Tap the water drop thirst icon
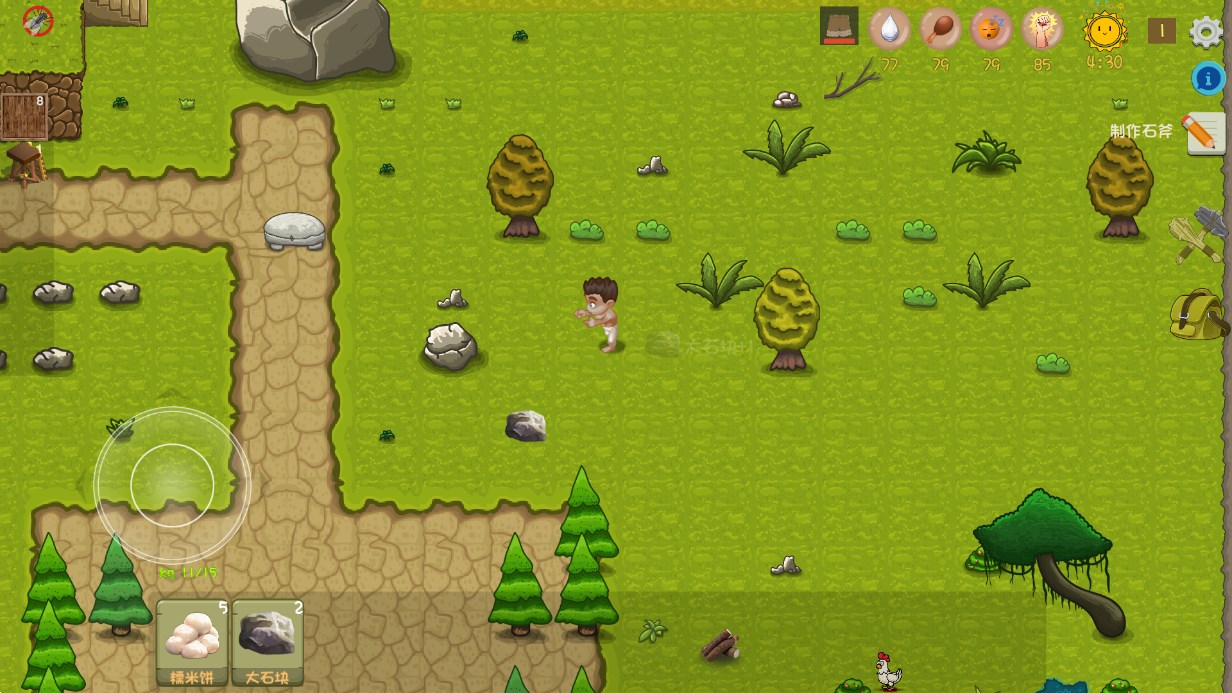Image resolution: width=1232 pixels, height=693 pixels. point(889,29)
